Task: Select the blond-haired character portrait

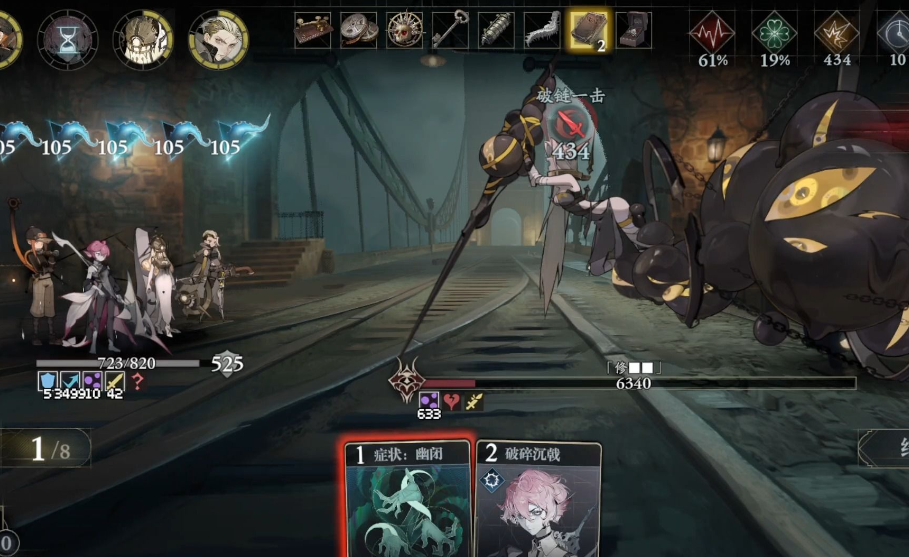Action: (x=218, y=39)
